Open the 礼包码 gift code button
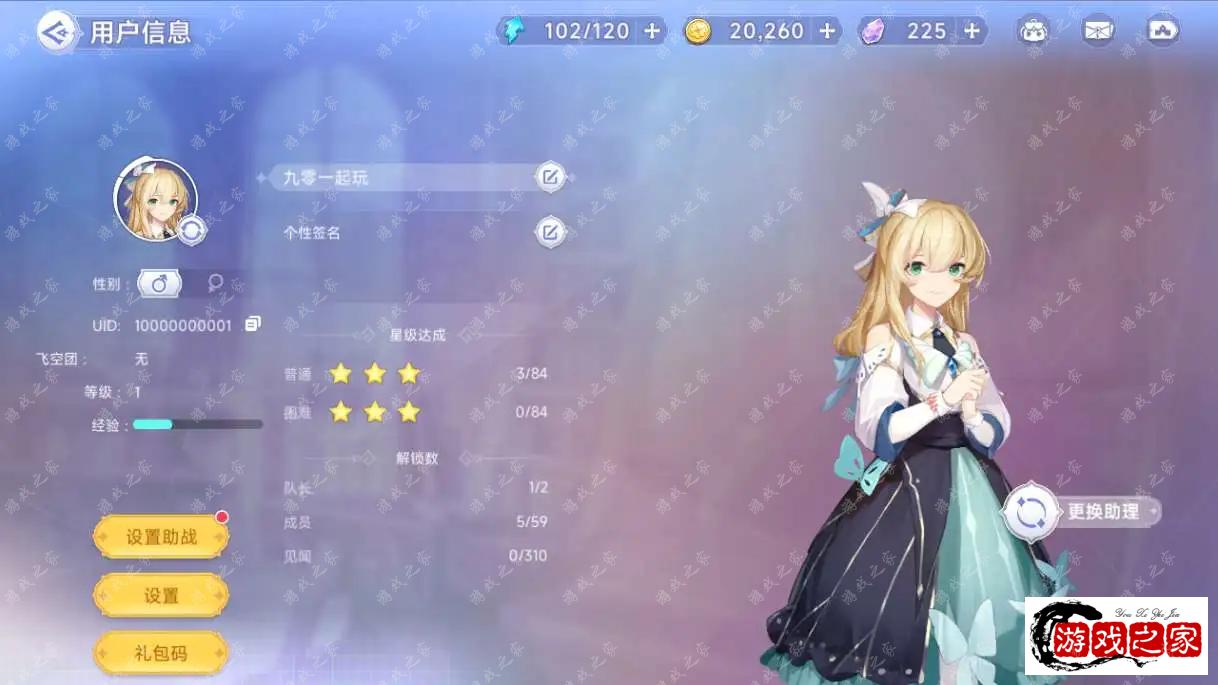 tap(161, 654)
